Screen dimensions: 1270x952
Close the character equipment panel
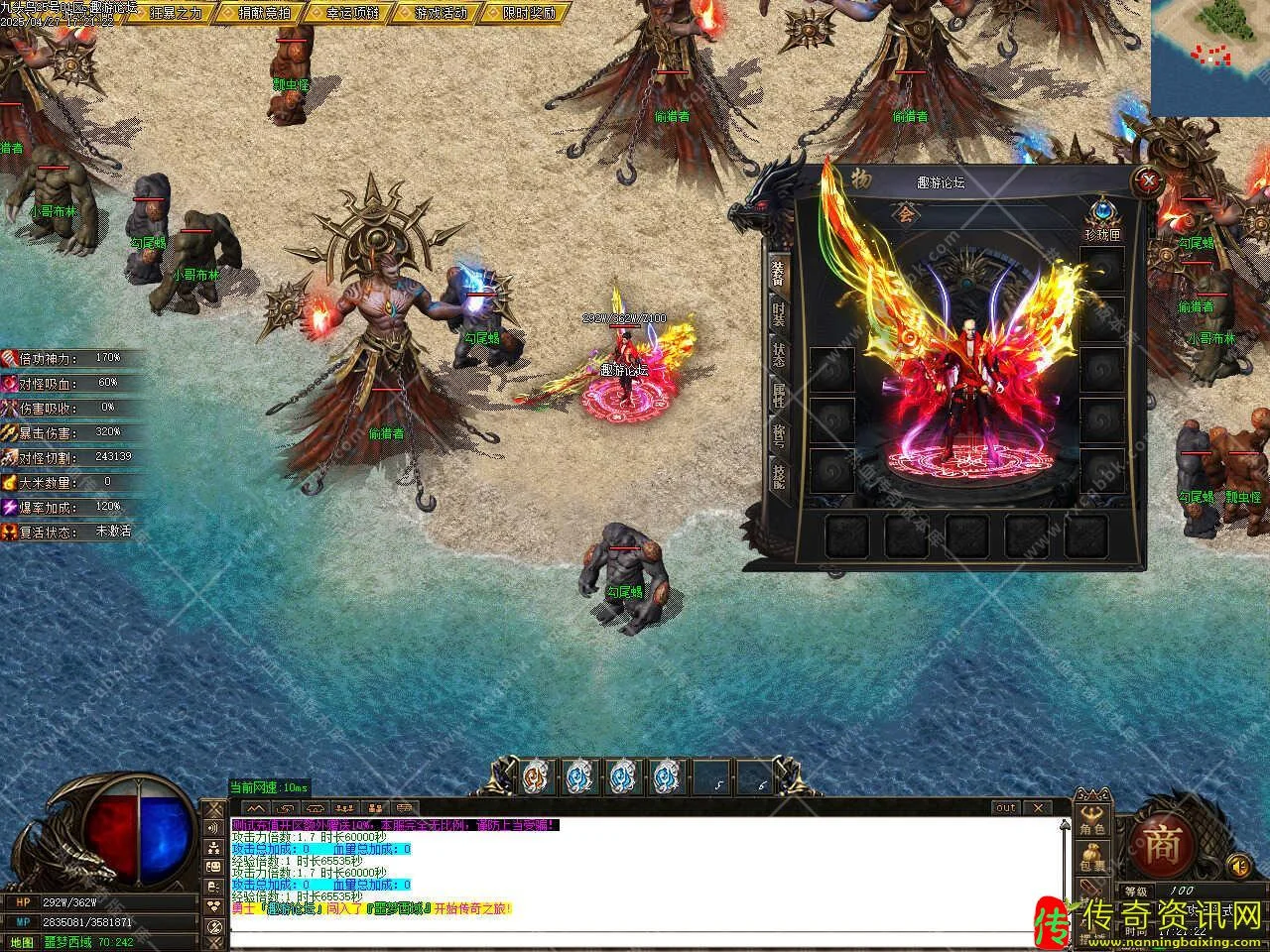1148,181
